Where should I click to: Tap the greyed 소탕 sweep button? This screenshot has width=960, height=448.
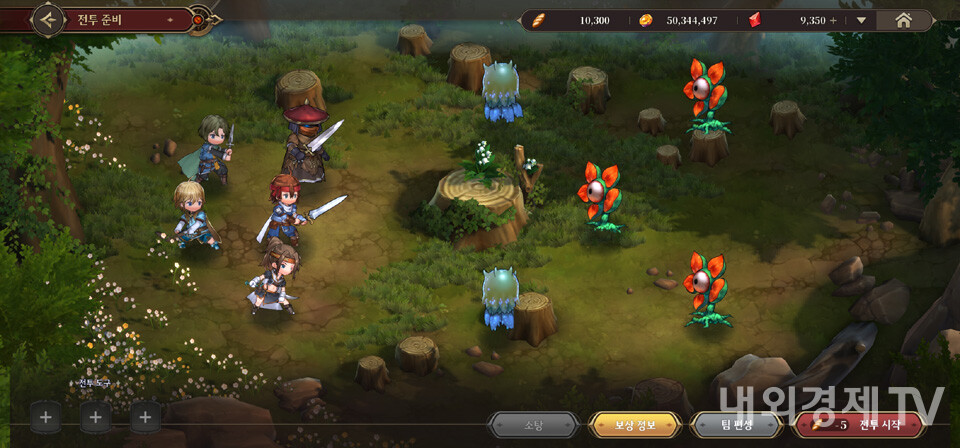tap(533, 425)
